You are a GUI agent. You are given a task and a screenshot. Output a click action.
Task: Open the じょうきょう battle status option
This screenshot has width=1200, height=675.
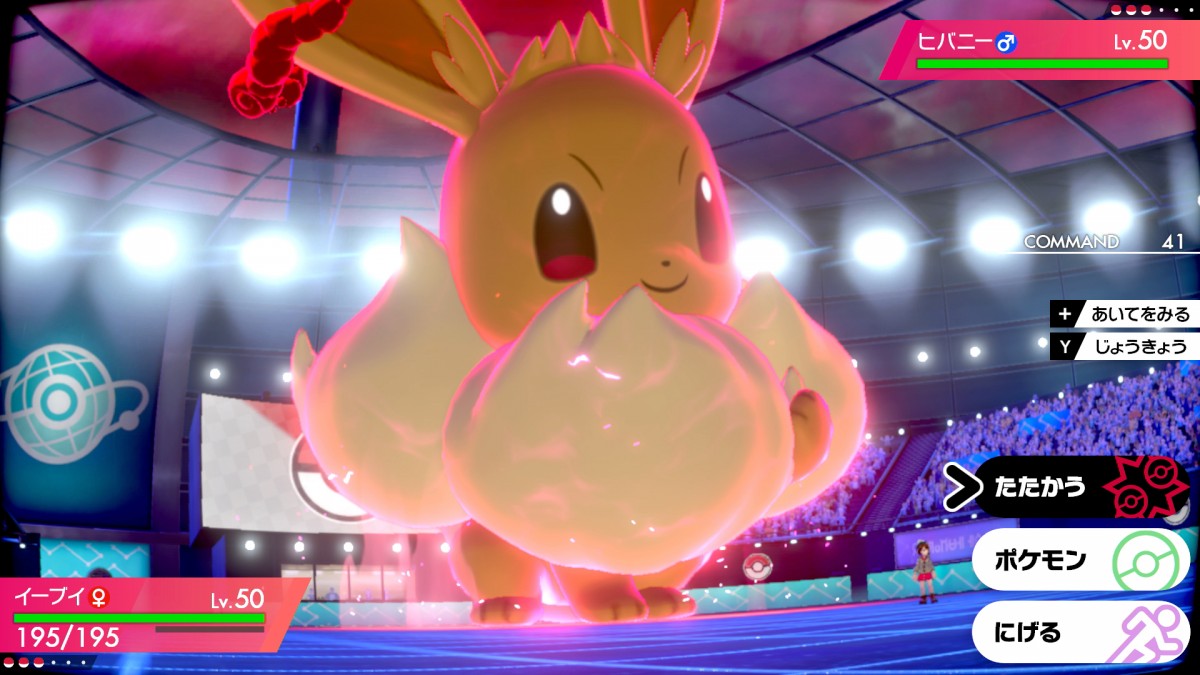(1125, 347)
